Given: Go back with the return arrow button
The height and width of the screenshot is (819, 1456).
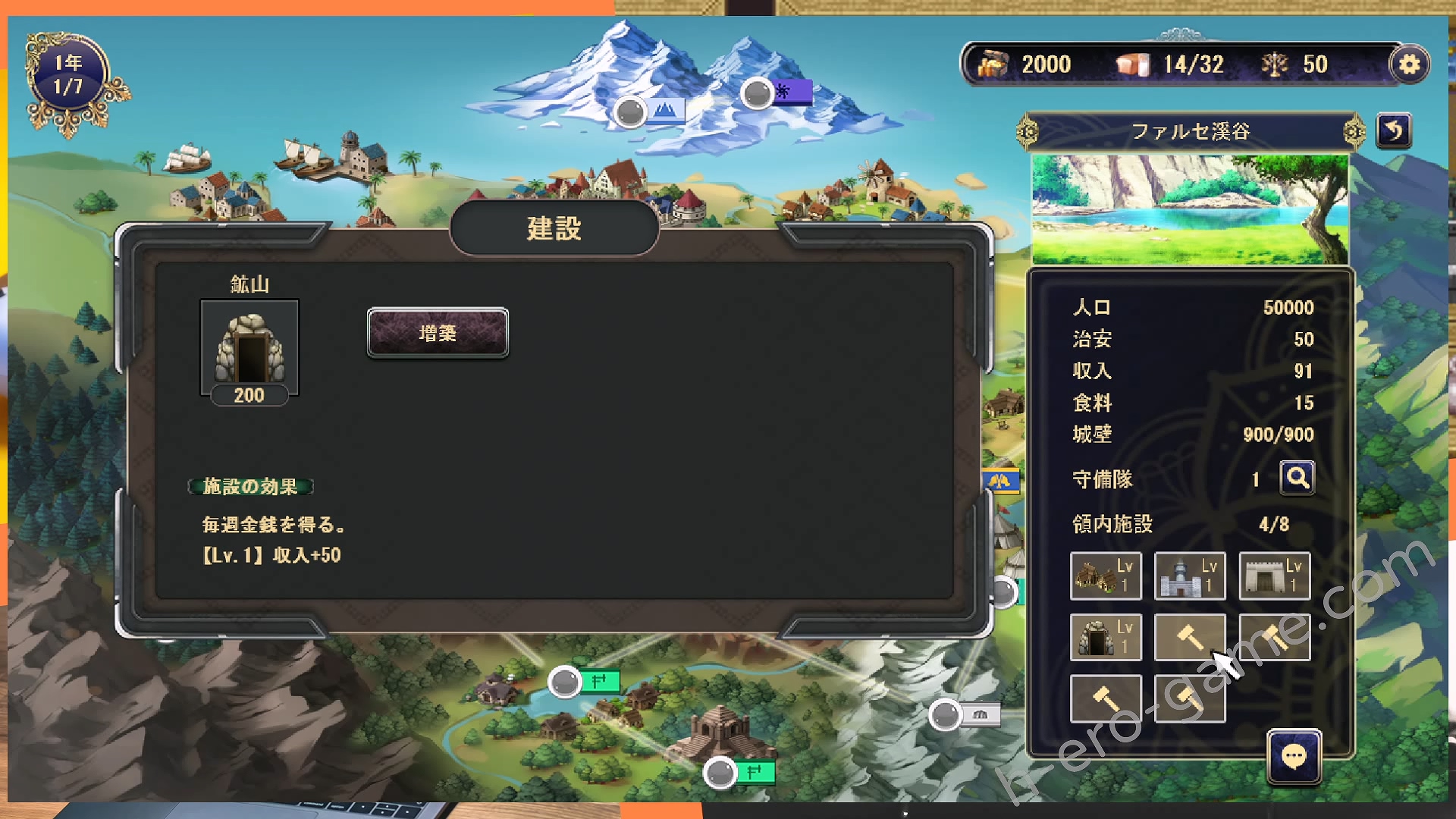Looking at the screenshot, I should point(1394,131).
